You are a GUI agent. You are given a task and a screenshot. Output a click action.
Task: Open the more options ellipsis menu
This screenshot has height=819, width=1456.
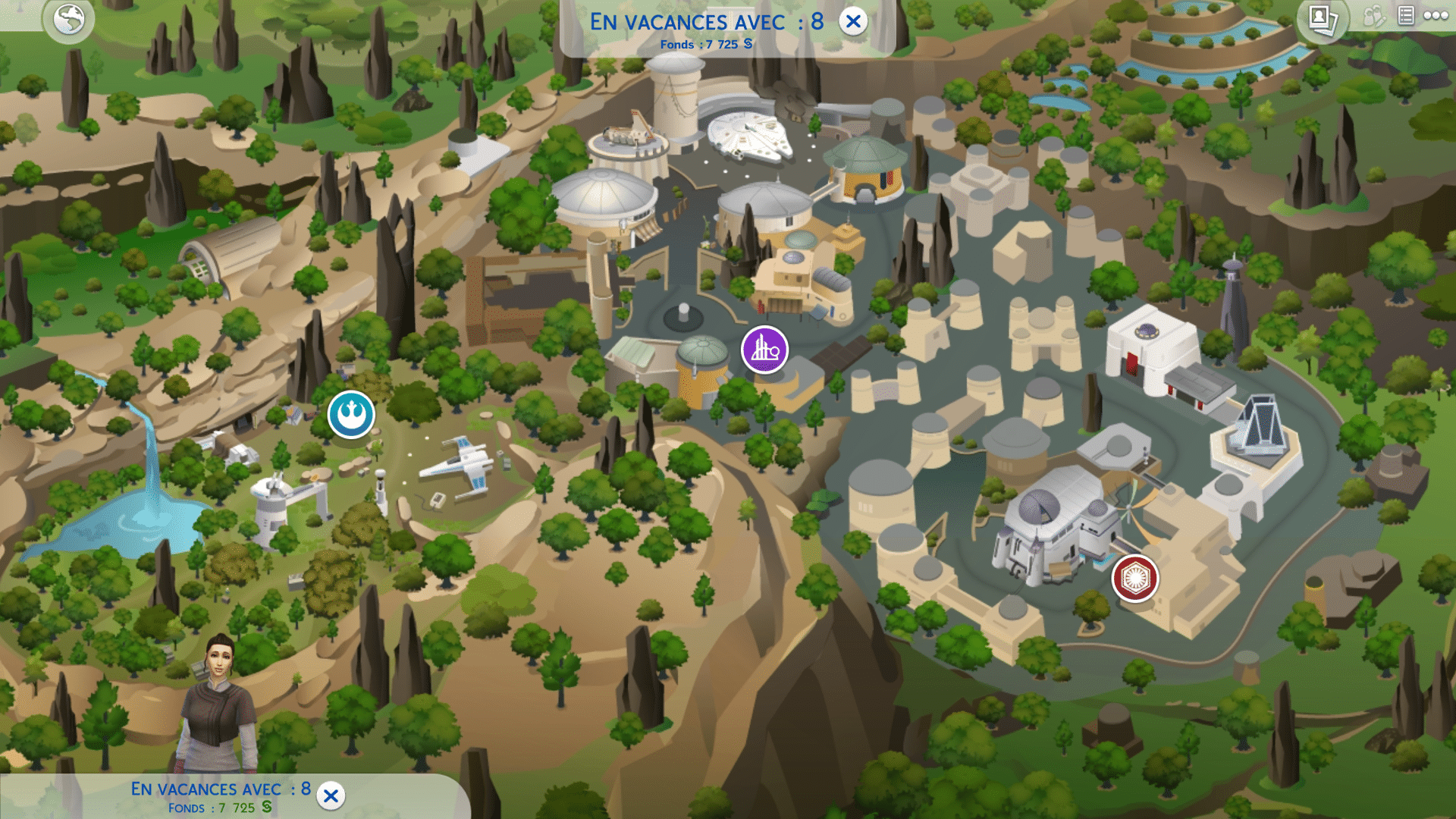(1437, 14)
